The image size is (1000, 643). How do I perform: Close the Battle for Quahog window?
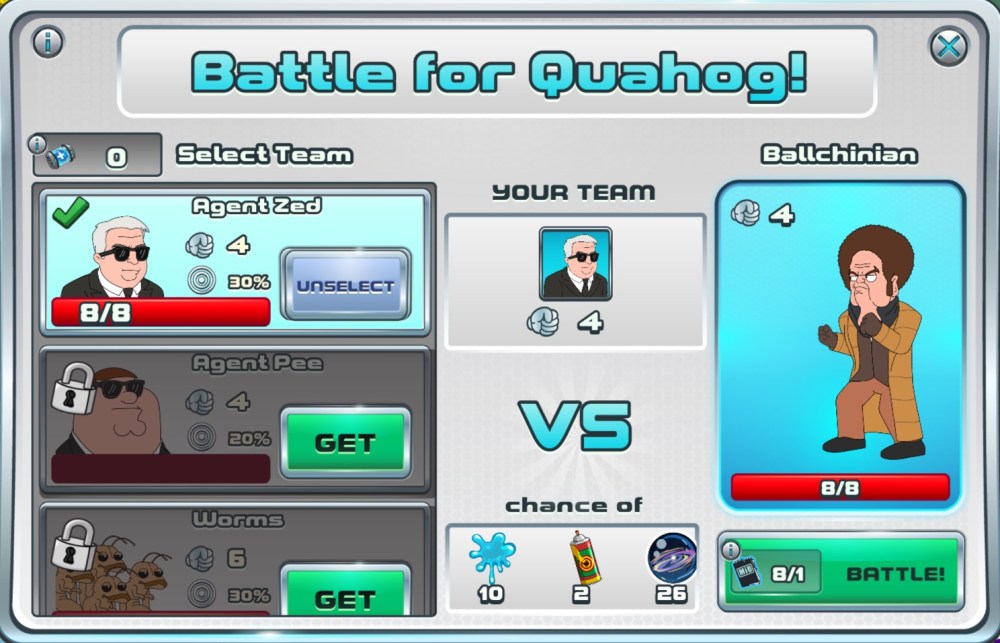[948, 45]
